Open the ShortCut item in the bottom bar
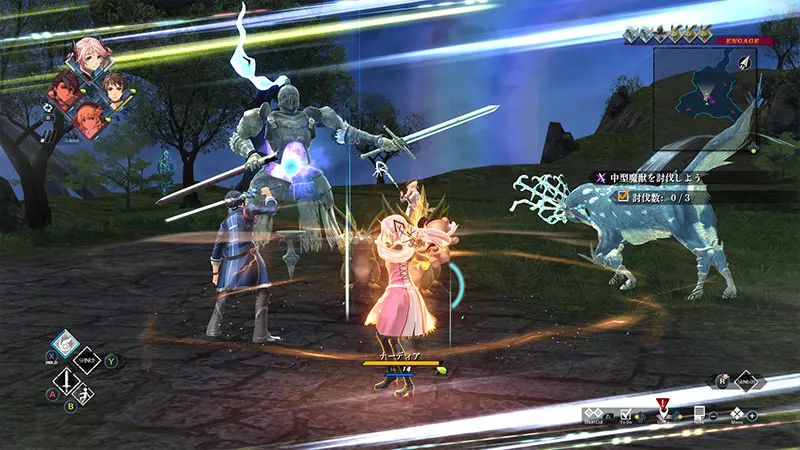The height and width of the screenshot is (450, 800). (x=594, y=414)
